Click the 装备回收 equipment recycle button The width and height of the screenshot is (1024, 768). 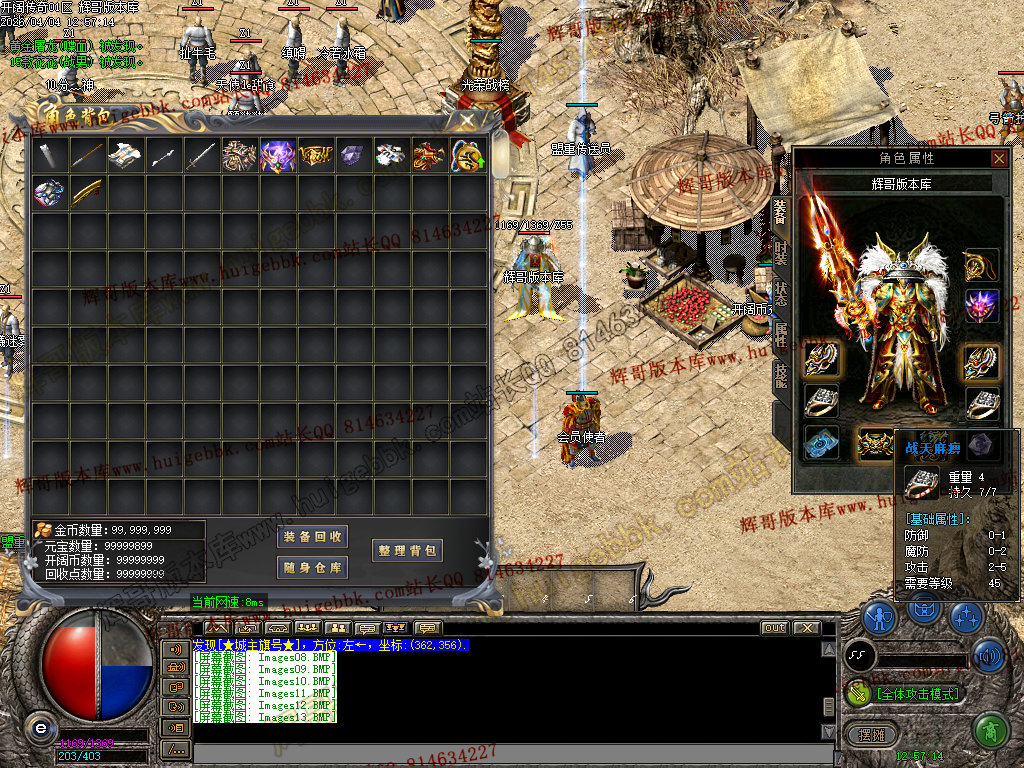(313, 537)
